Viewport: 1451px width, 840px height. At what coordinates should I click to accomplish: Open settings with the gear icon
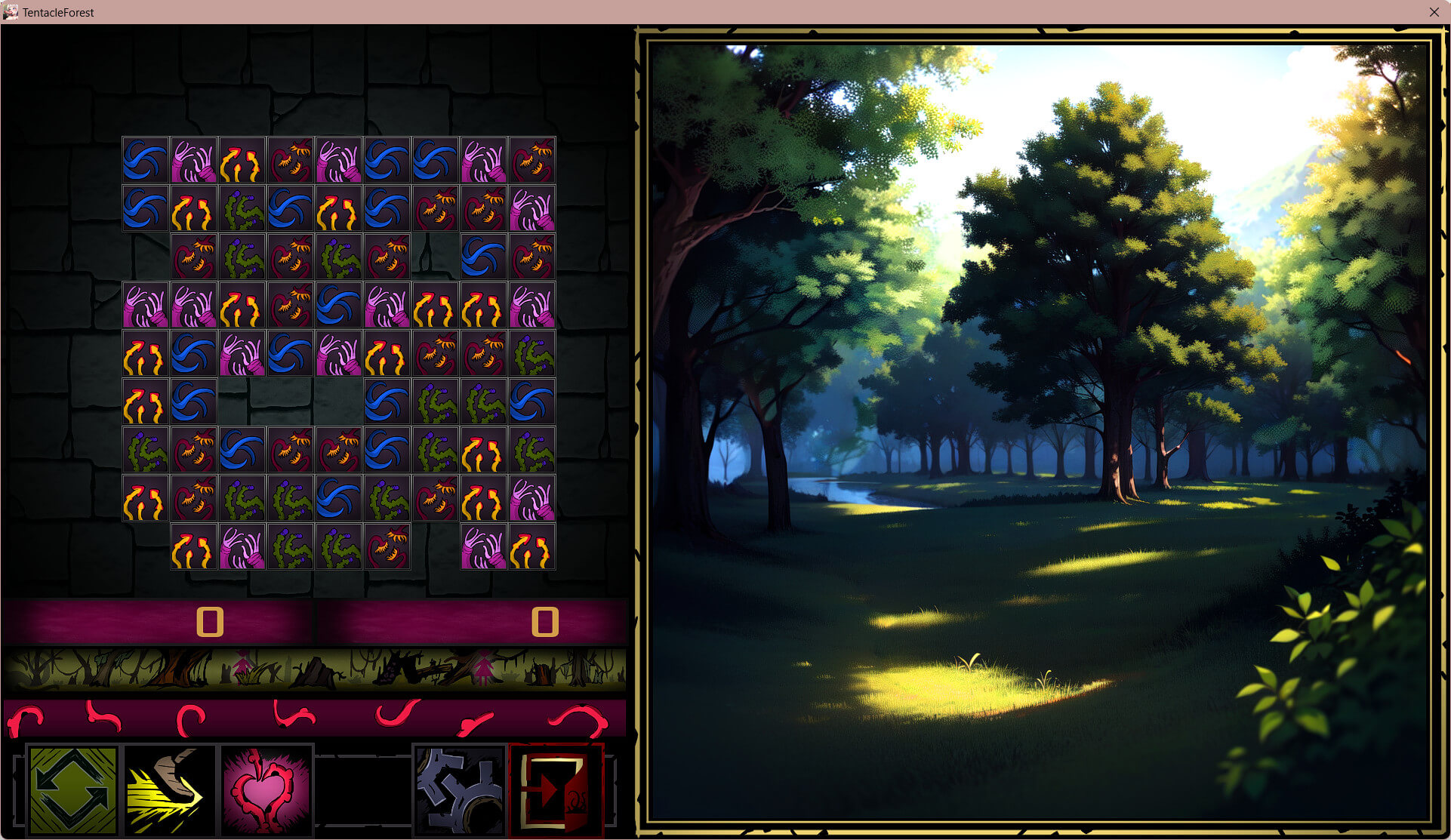click(460, 790)
